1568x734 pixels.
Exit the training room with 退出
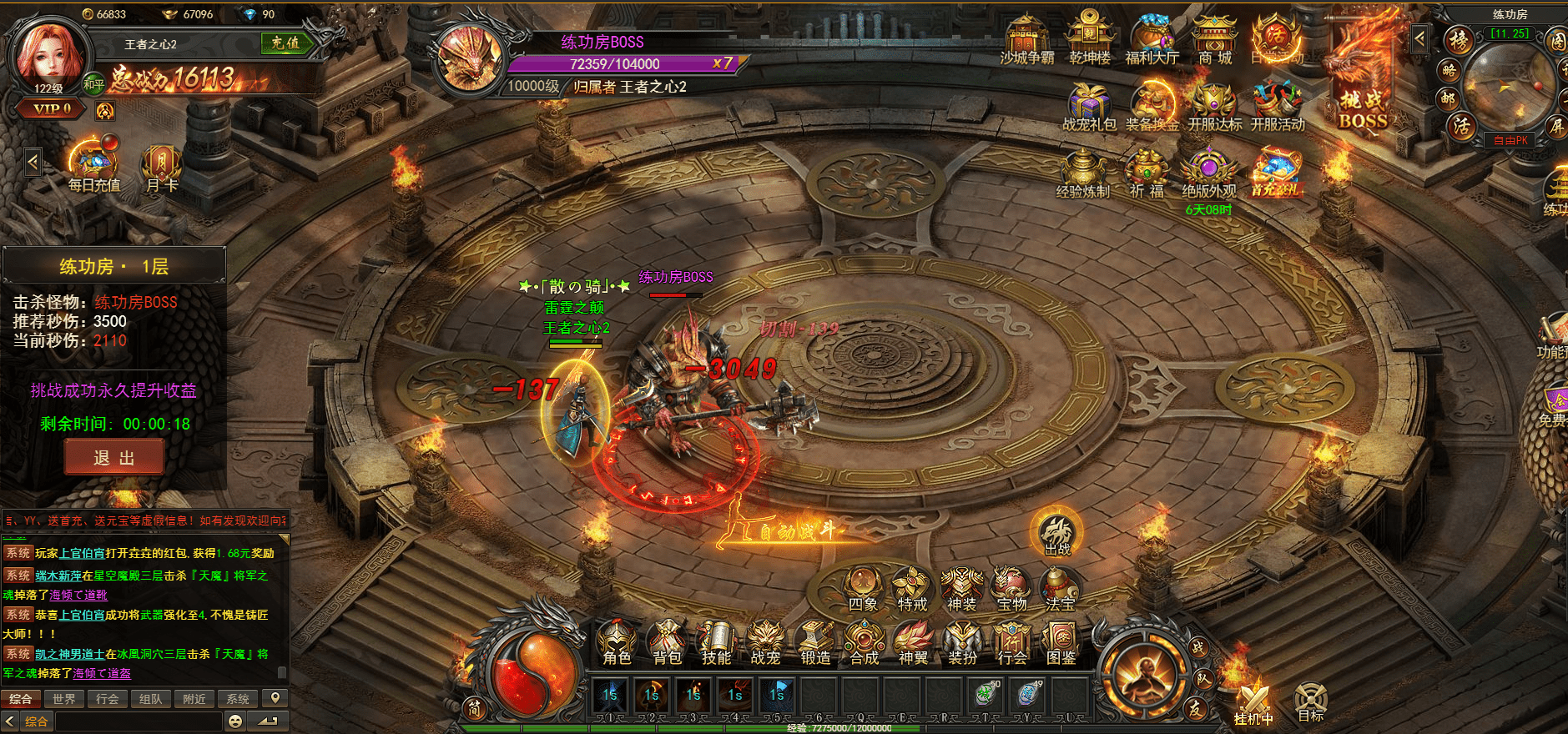[x=114, y=458]
